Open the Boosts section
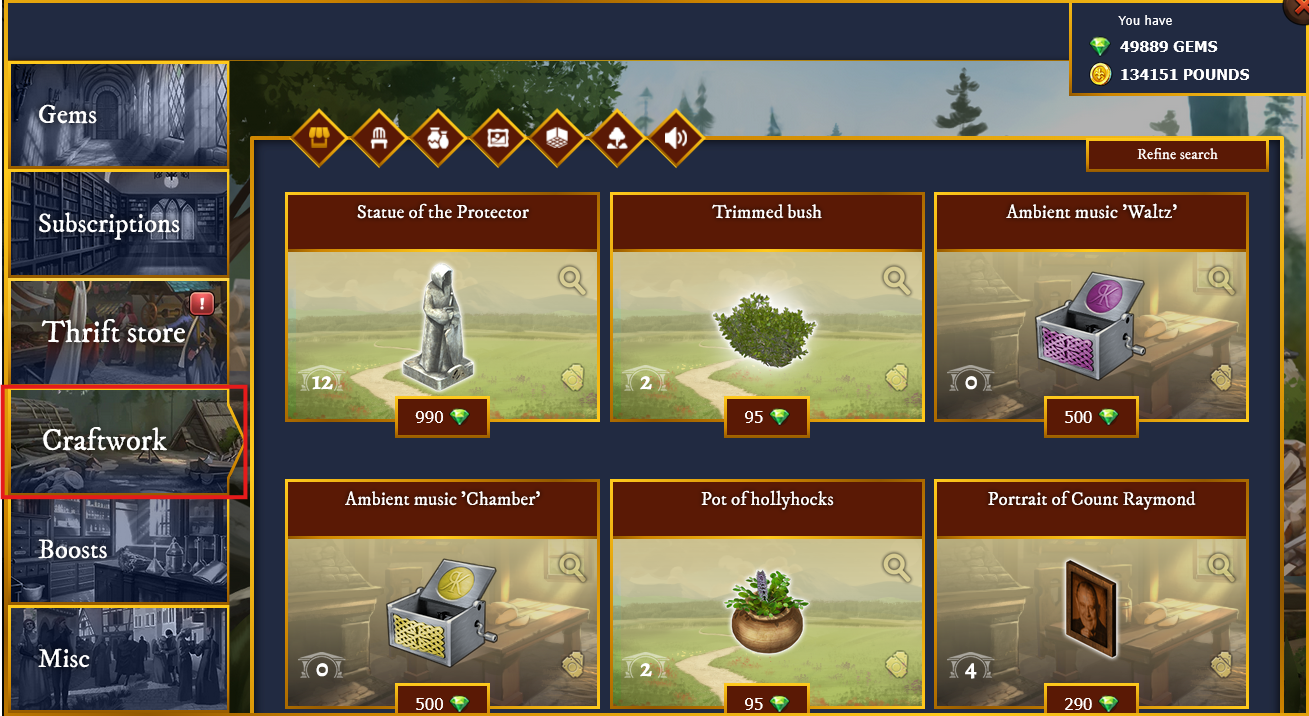Viewport: 1309px width, 716px height. point(119,549)
